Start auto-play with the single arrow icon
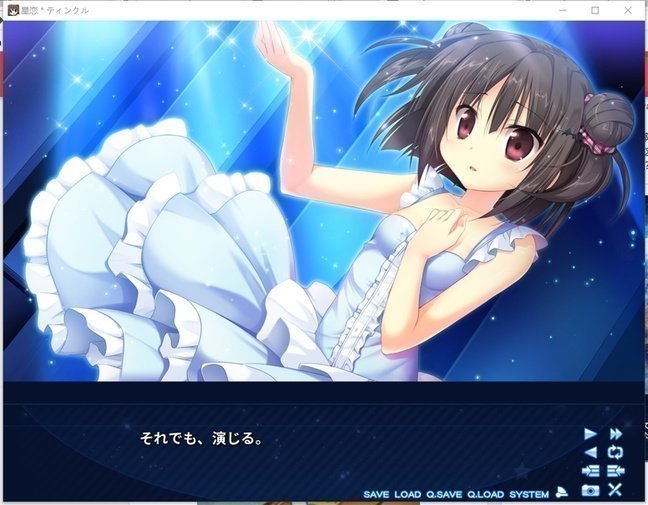This screenshot has height=505, width=648. pos(590,433)
